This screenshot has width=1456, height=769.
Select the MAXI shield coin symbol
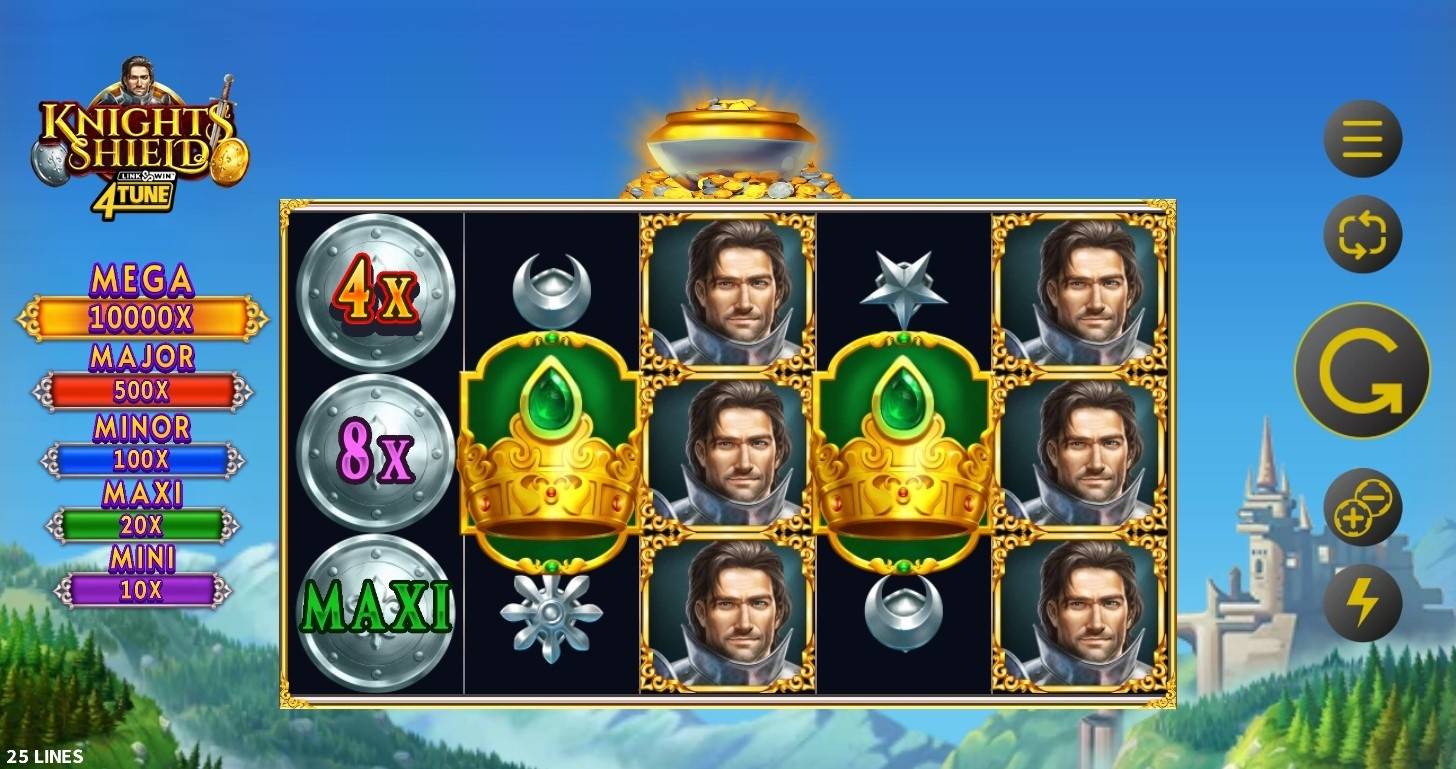[373, 608]
